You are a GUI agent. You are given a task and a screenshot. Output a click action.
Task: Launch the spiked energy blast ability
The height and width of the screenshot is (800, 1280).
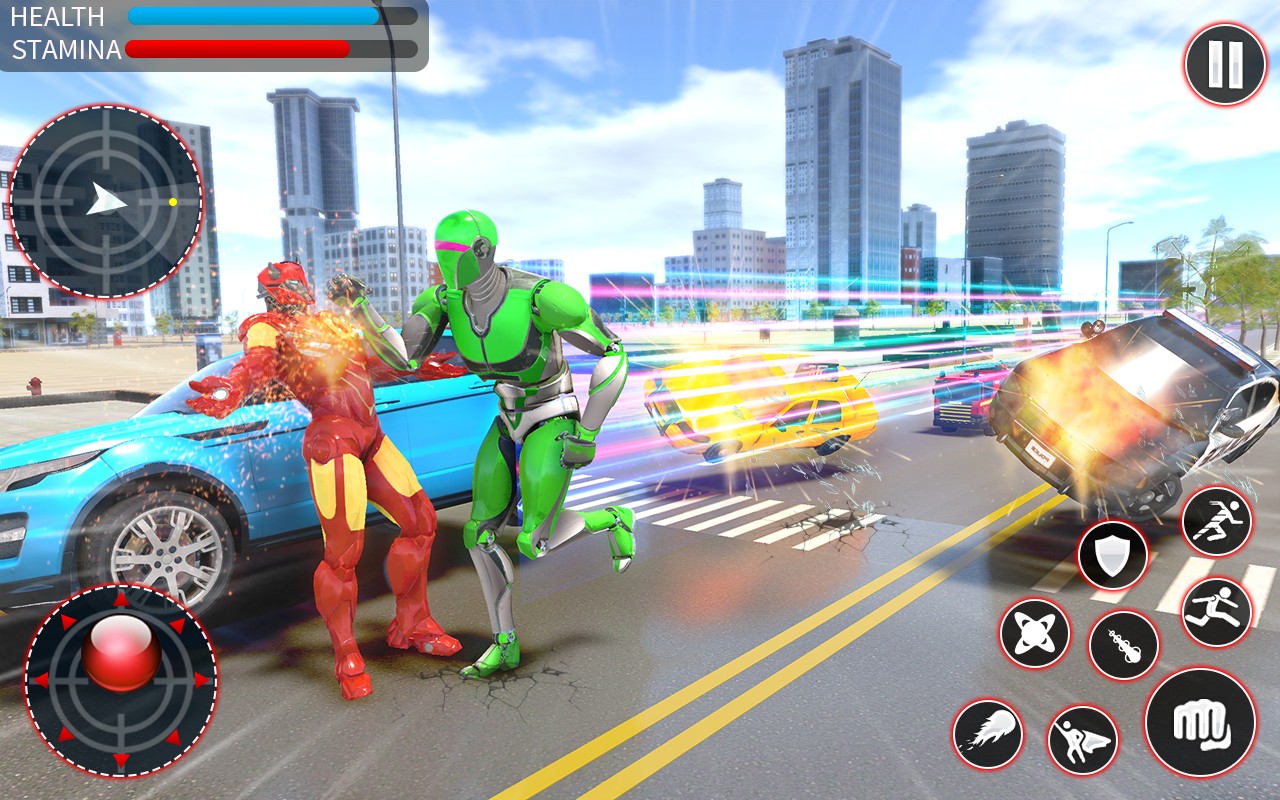pos(1123,645)
